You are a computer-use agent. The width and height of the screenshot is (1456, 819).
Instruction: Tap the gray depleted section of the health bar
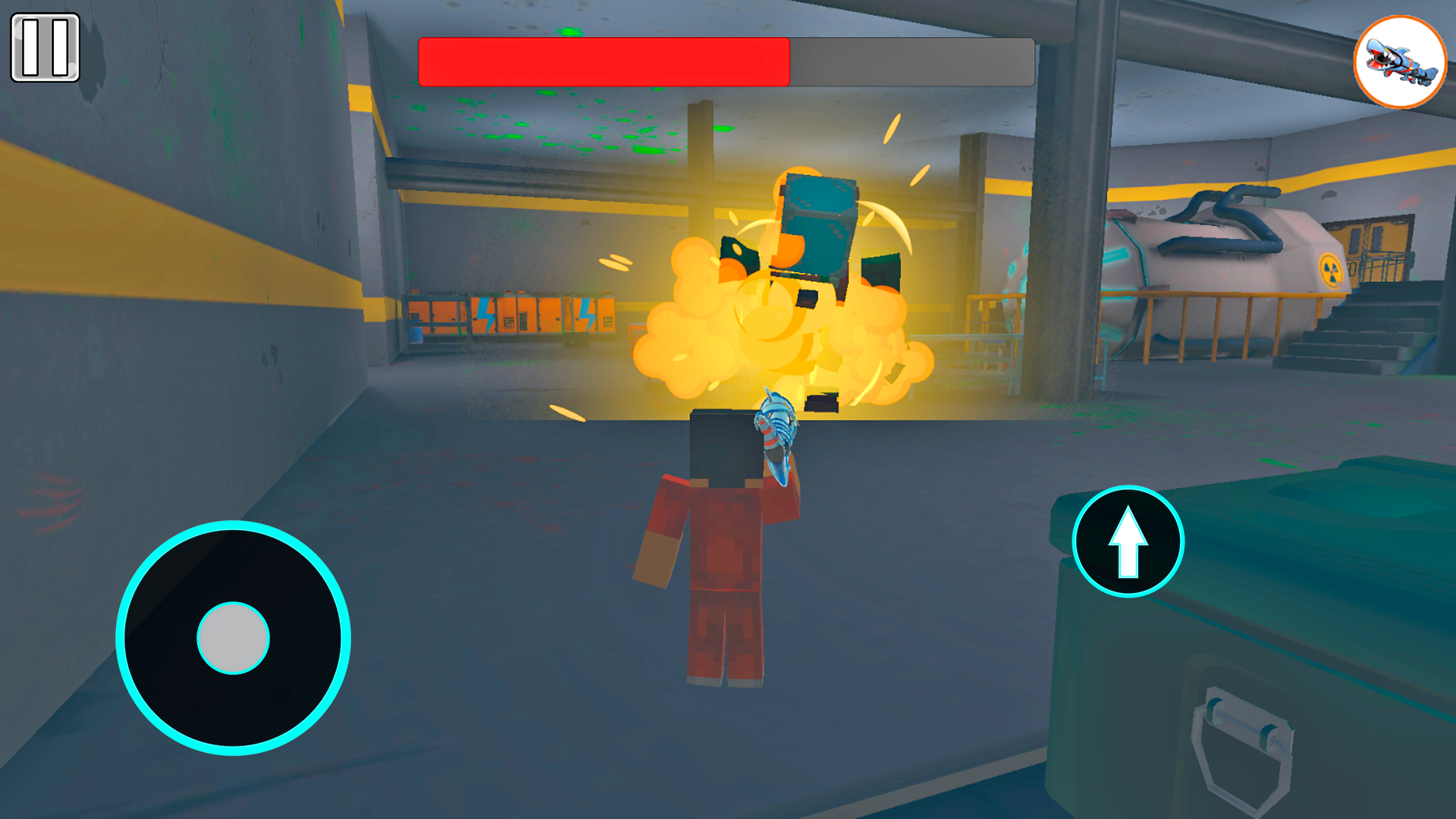click(x=910, y=61)
